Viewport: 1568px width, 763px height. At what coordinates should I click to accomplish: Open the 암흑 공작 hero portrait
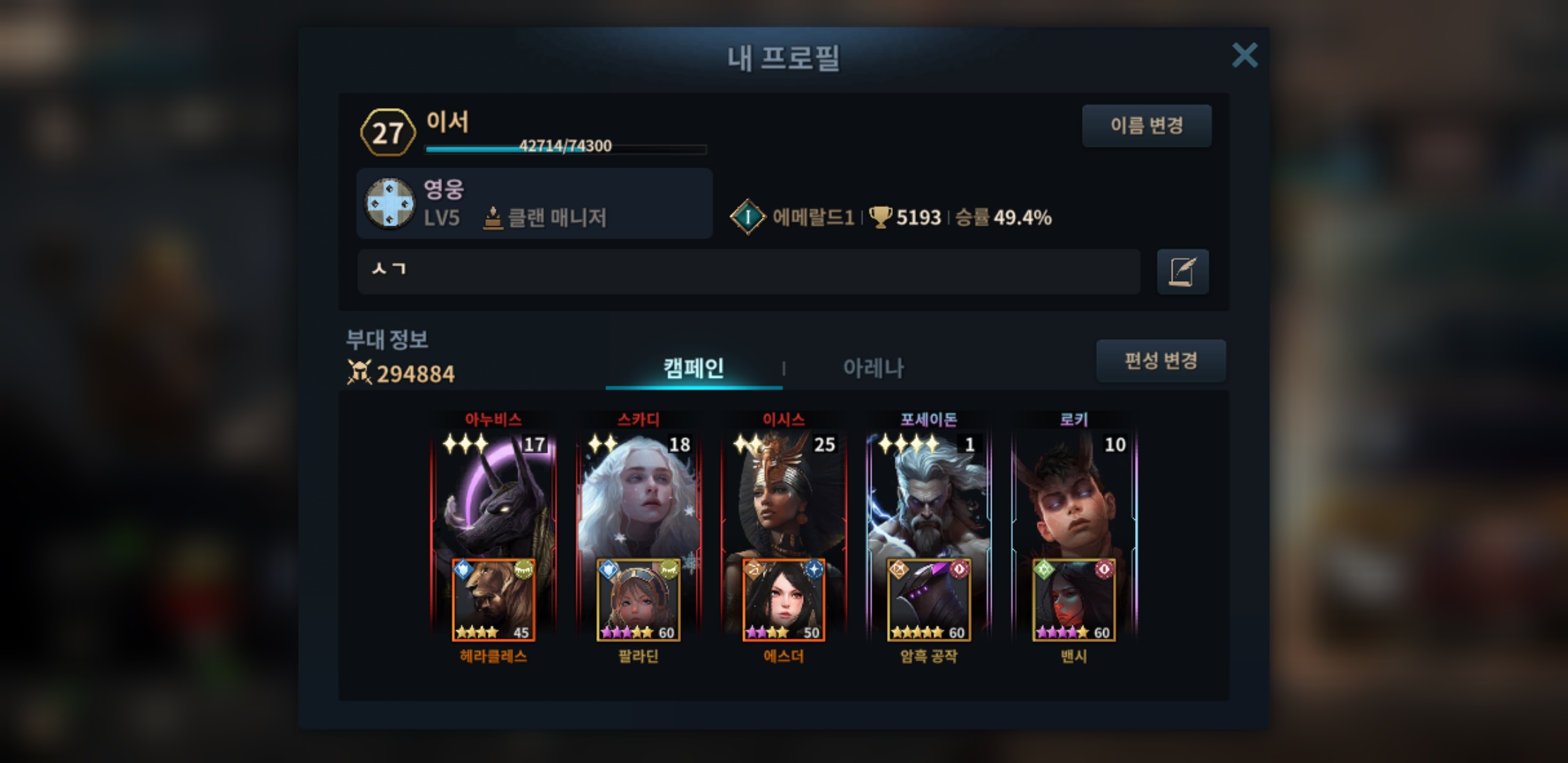[929, 601]
